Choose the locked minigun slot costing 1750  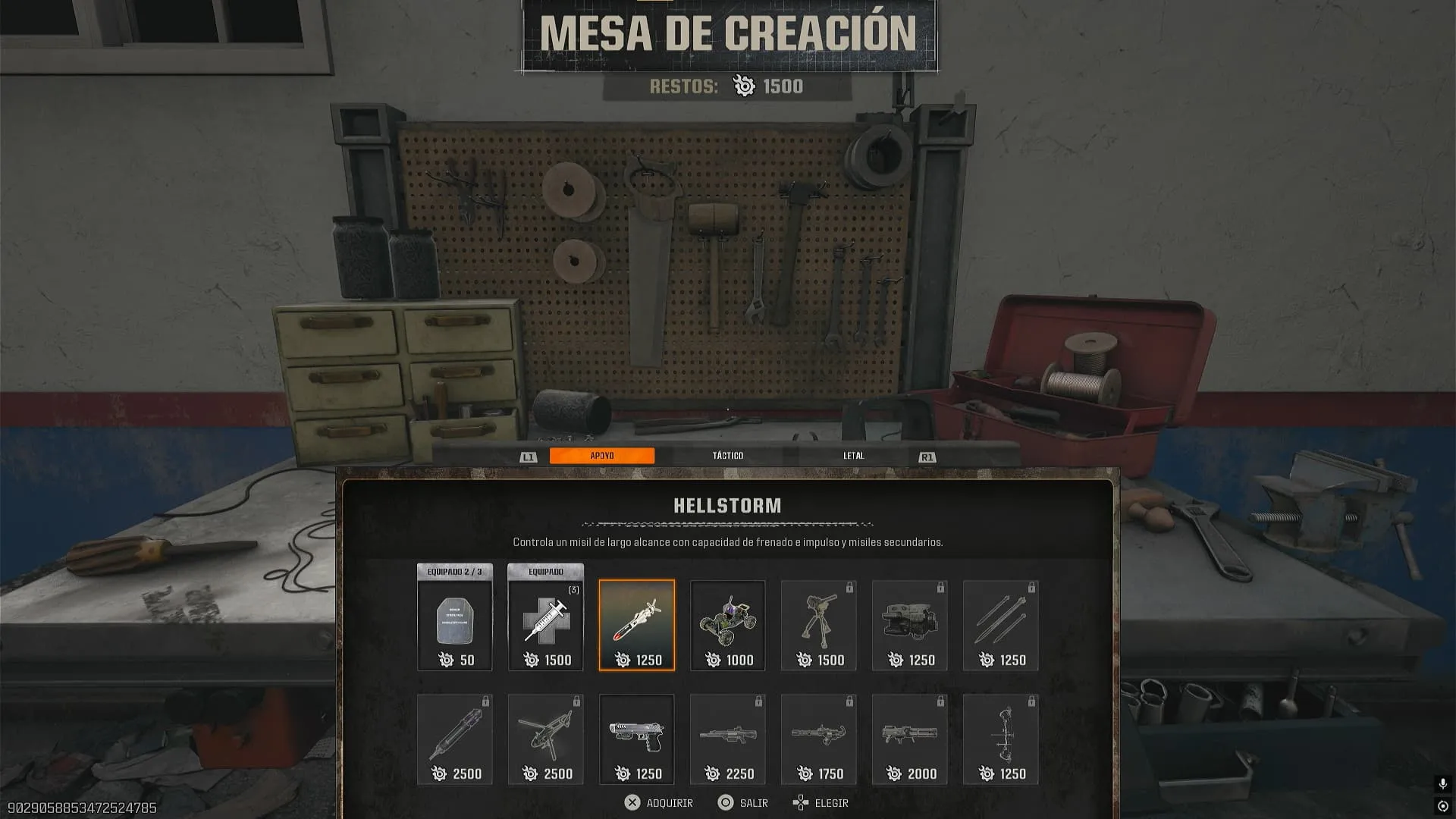coord(819,739)
